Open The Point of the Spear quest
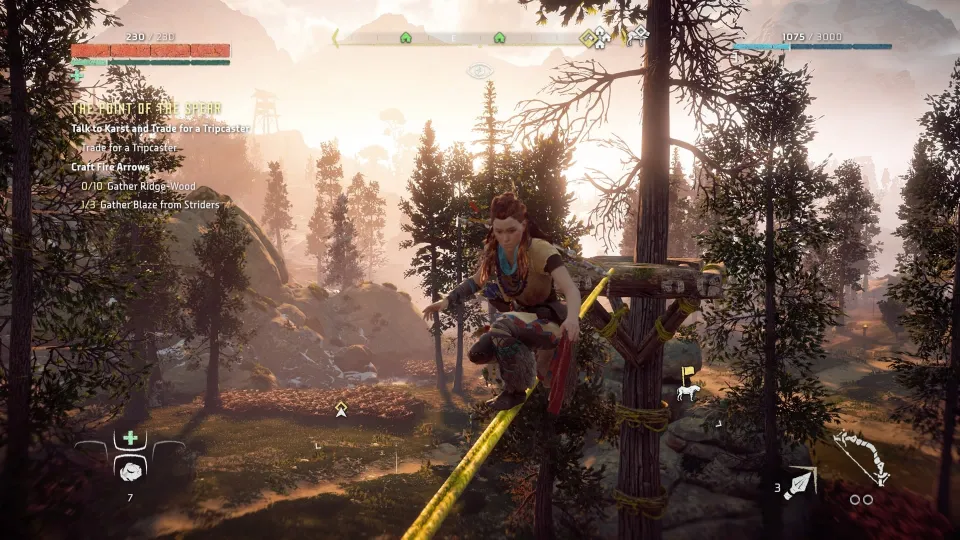The width and height of the screenshot is (960, 540). (x=147, y=108)
